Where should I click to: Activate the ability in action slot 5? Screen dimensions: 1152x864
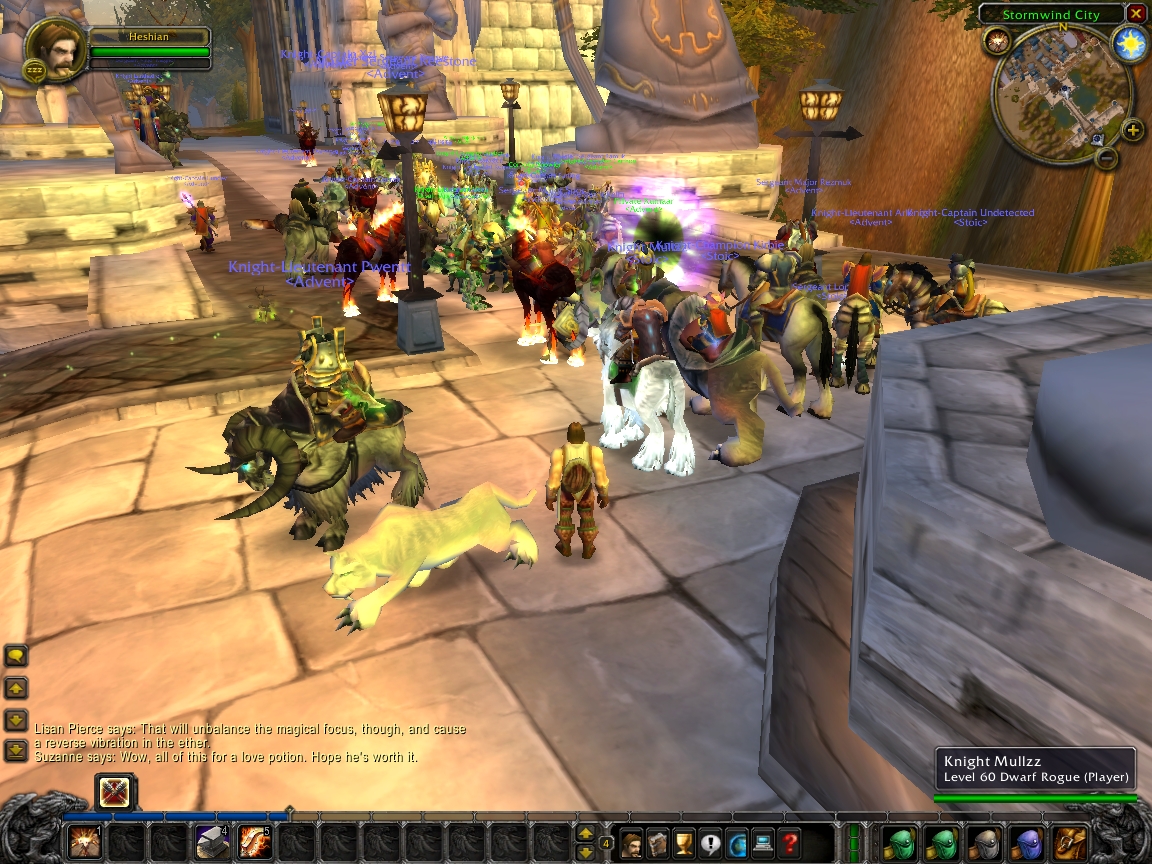click(255, 842)
